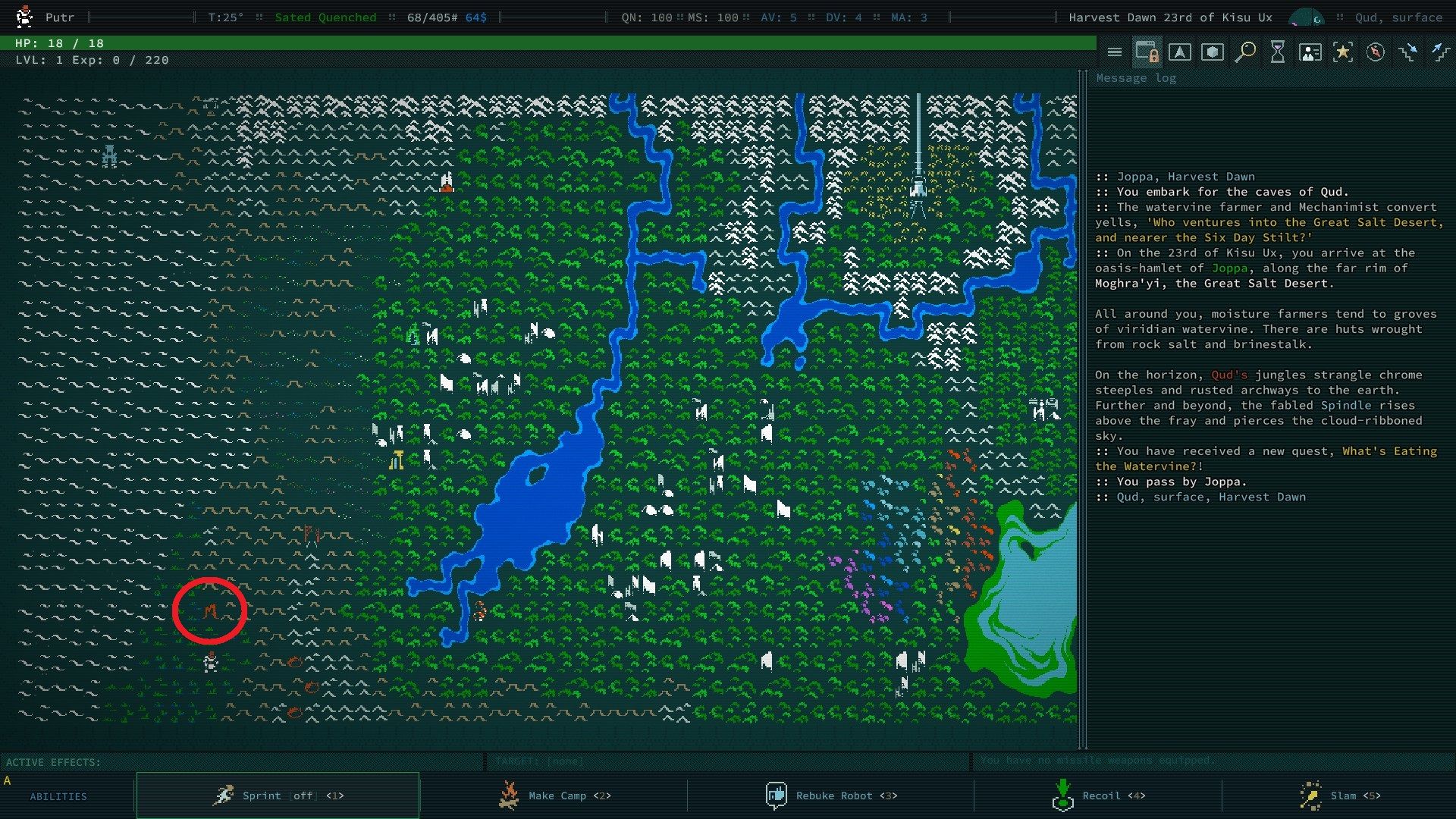Trigger the Rebuke Robot ability icon
This screenshot has height=819, width=1456.
pyautogui.click(x=777, y=795)
